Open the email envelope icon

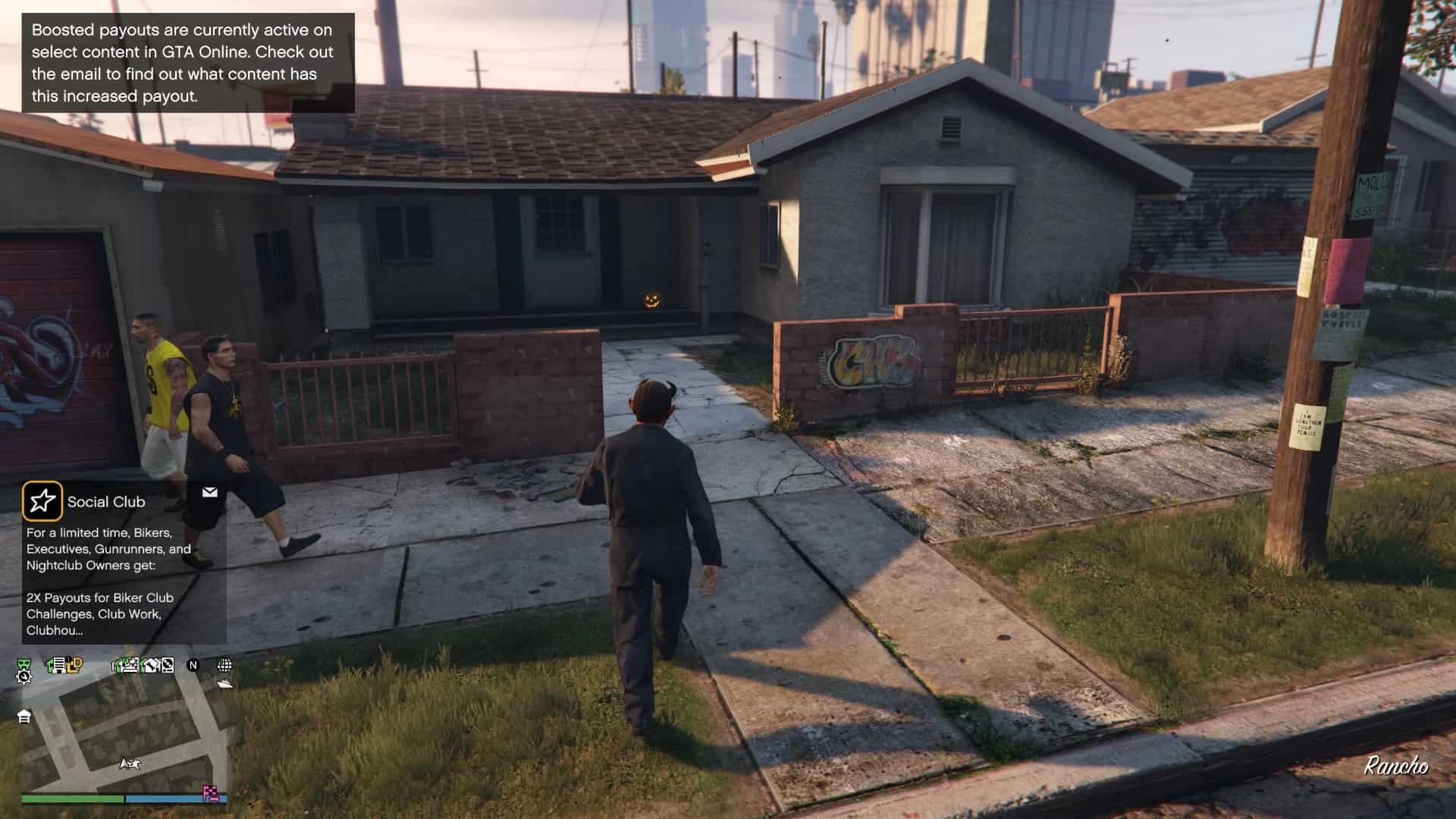pos(210,493)
